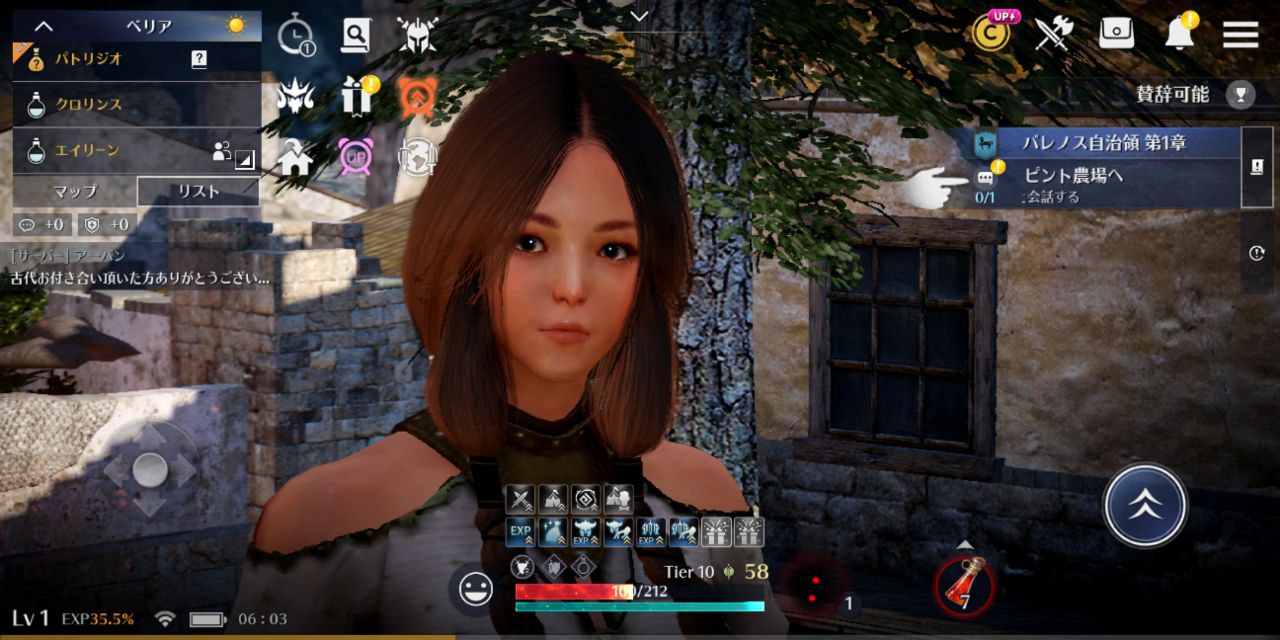Image resolution: width=1280 pixels, height=640 pixels.
Task: Collapse the ベリア town panel
Action: (44, 26)
